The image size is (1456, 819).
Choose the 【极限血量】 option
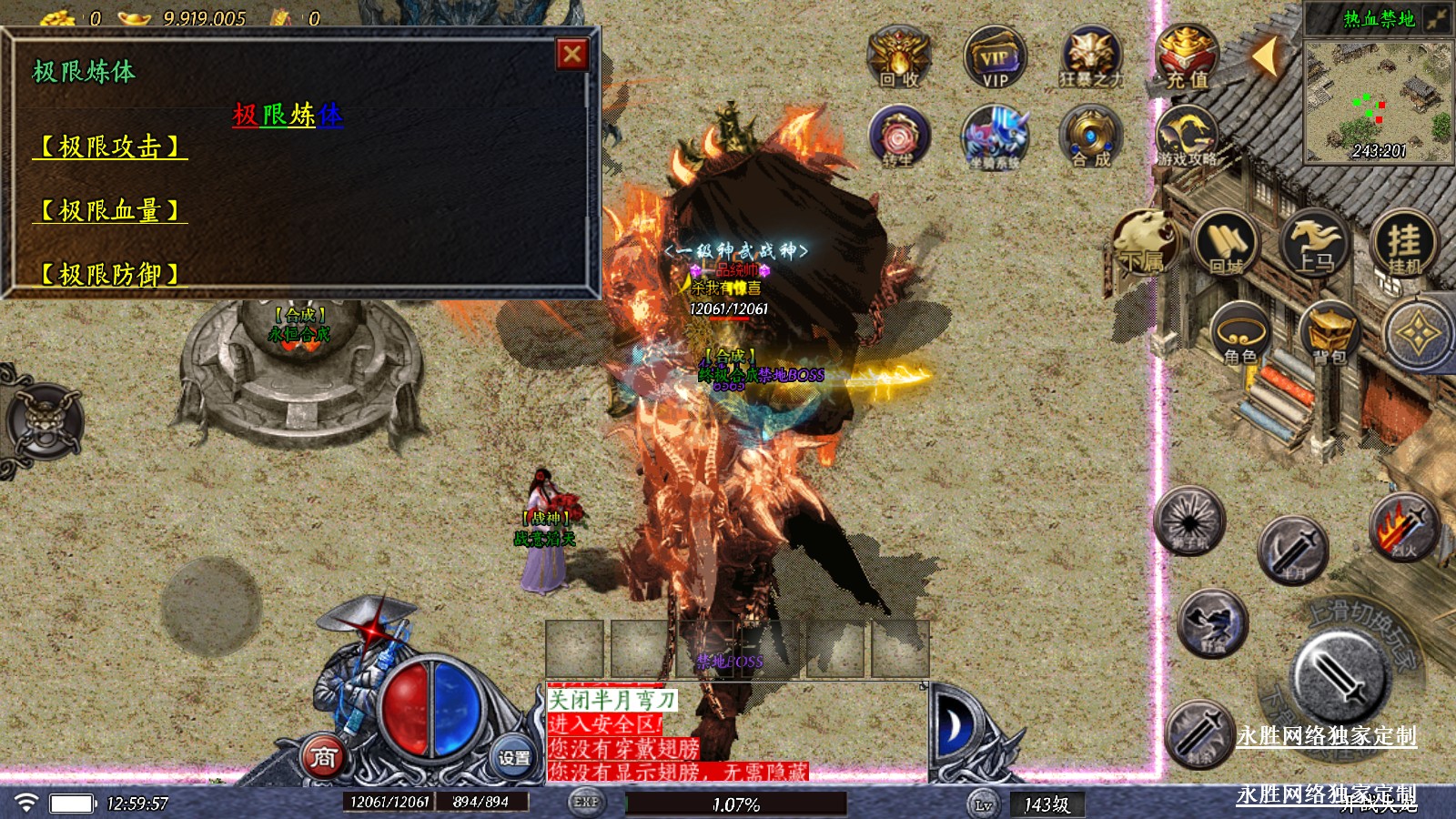110,210
